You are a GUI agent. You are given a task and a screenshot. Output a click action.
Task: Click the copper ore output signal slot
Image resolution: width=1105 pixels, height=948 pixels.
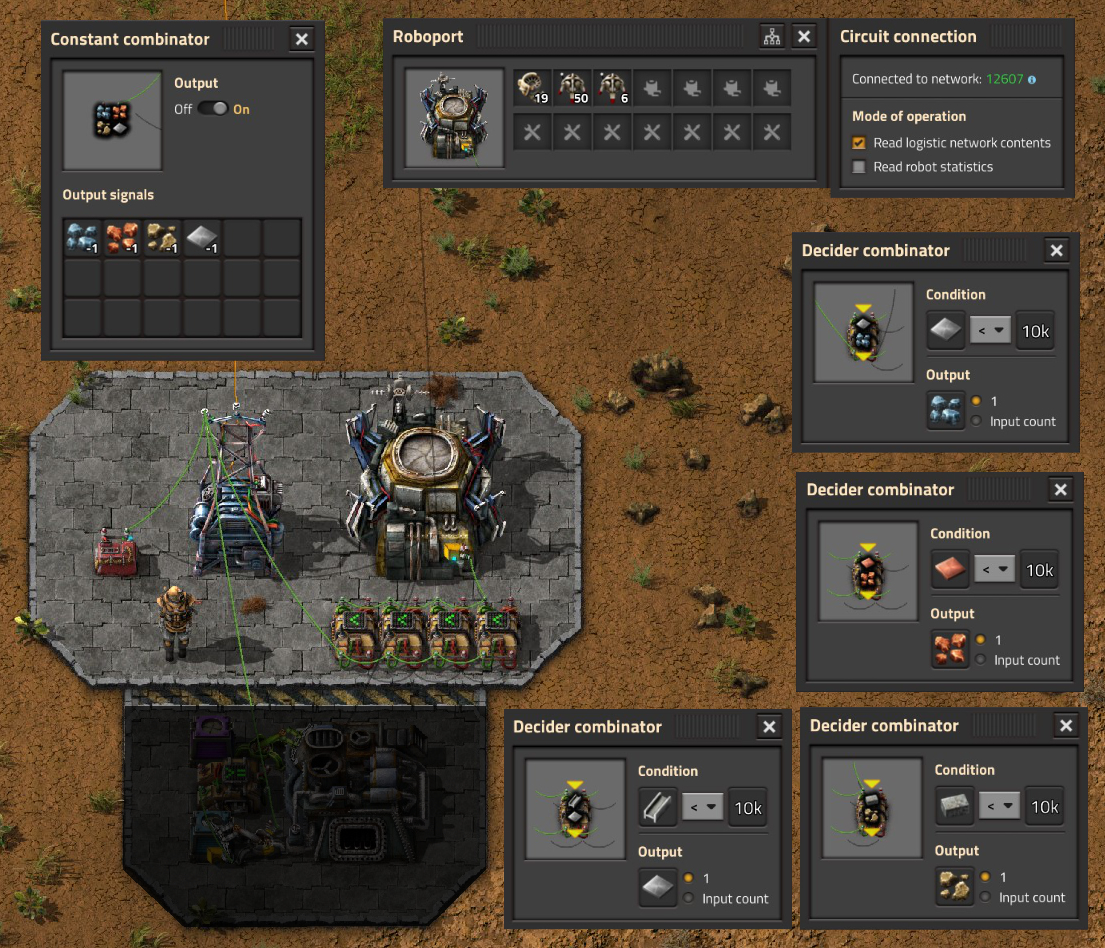pos(950,648)
